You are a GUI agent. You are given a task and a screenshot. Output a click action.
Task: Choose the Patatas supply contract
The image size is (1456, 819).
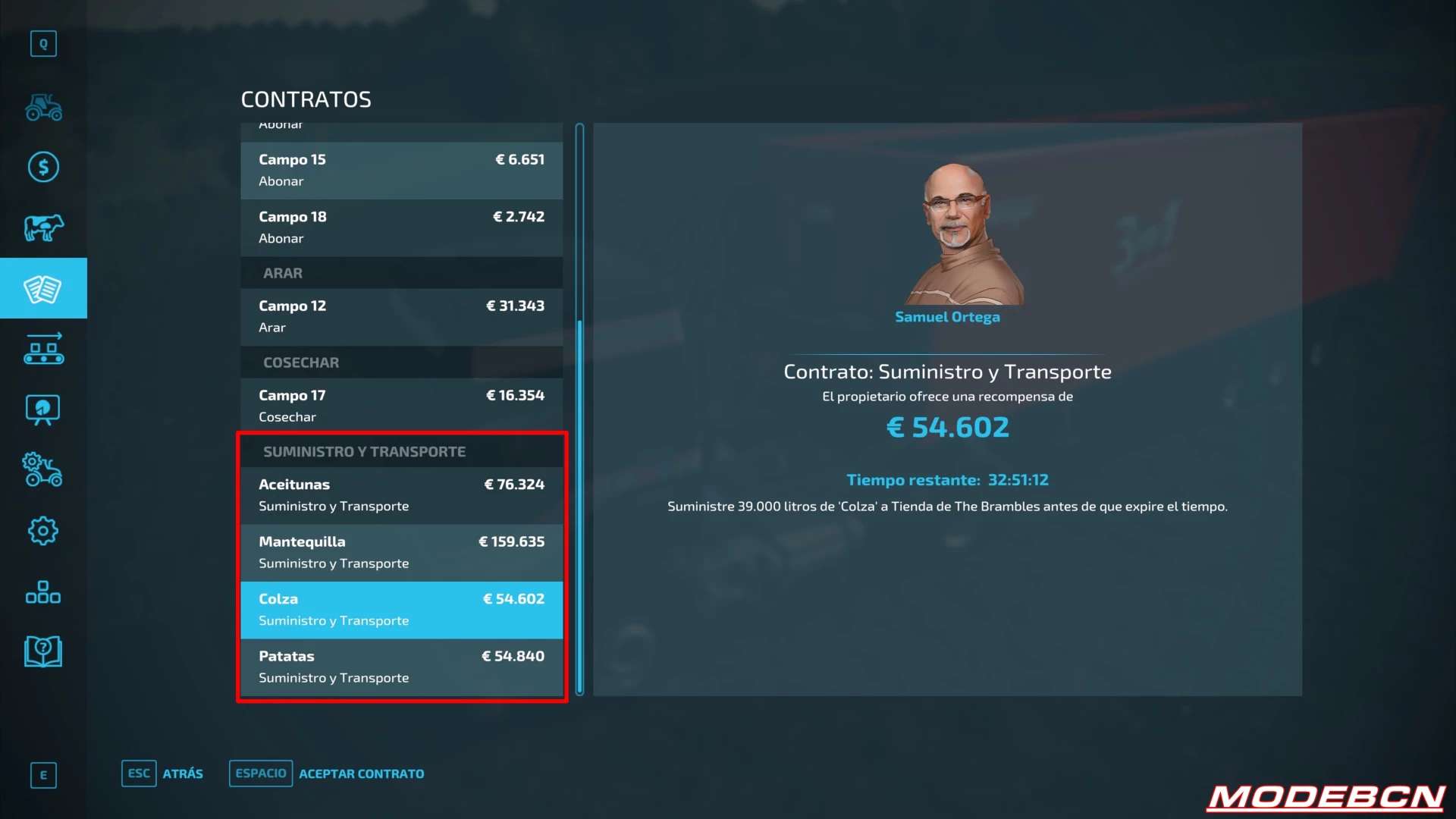[x=401, y=667]
